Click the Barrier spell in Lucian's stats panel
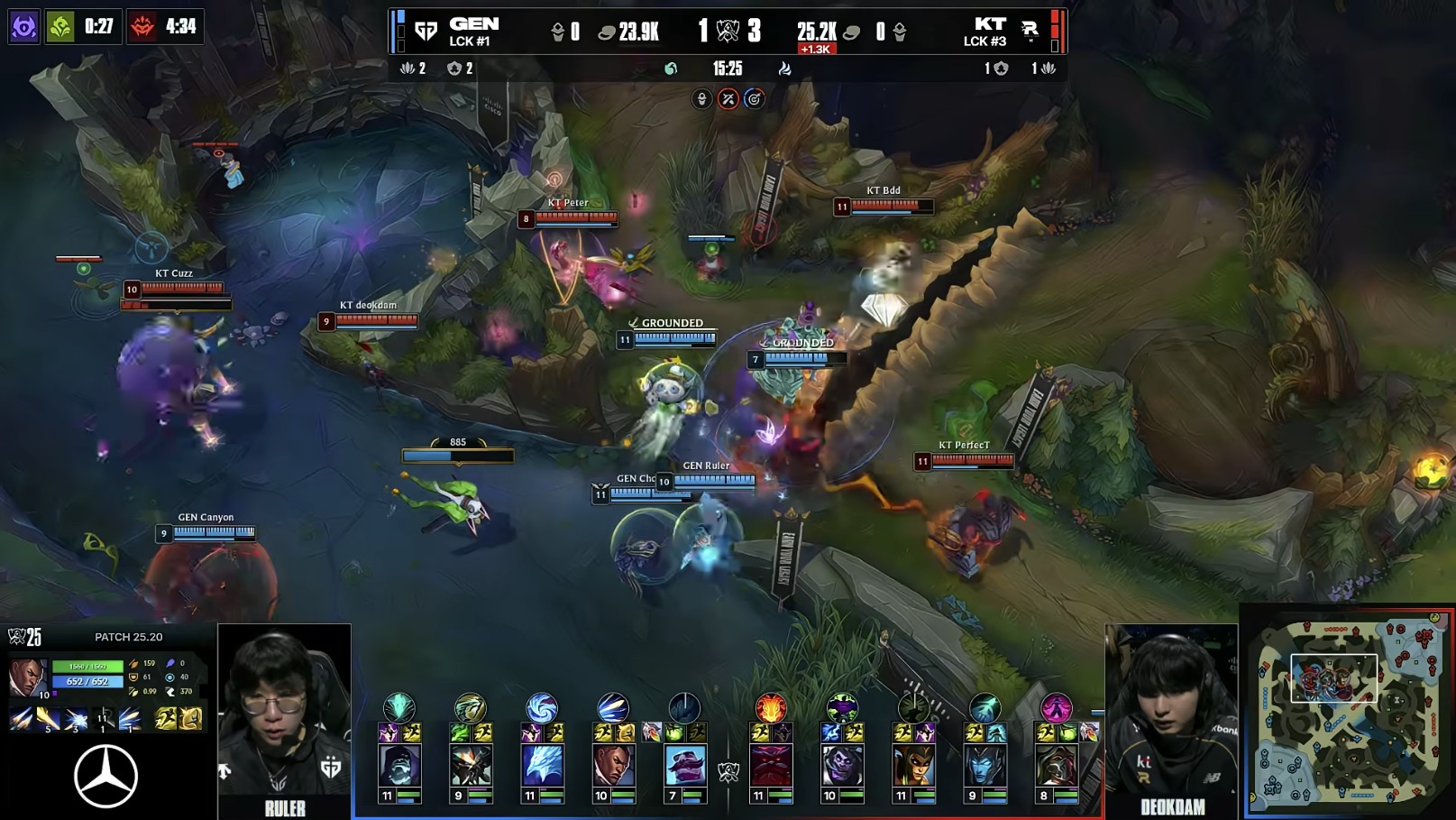This screenshot has width=1456, height=820. [x=190, y=719]
